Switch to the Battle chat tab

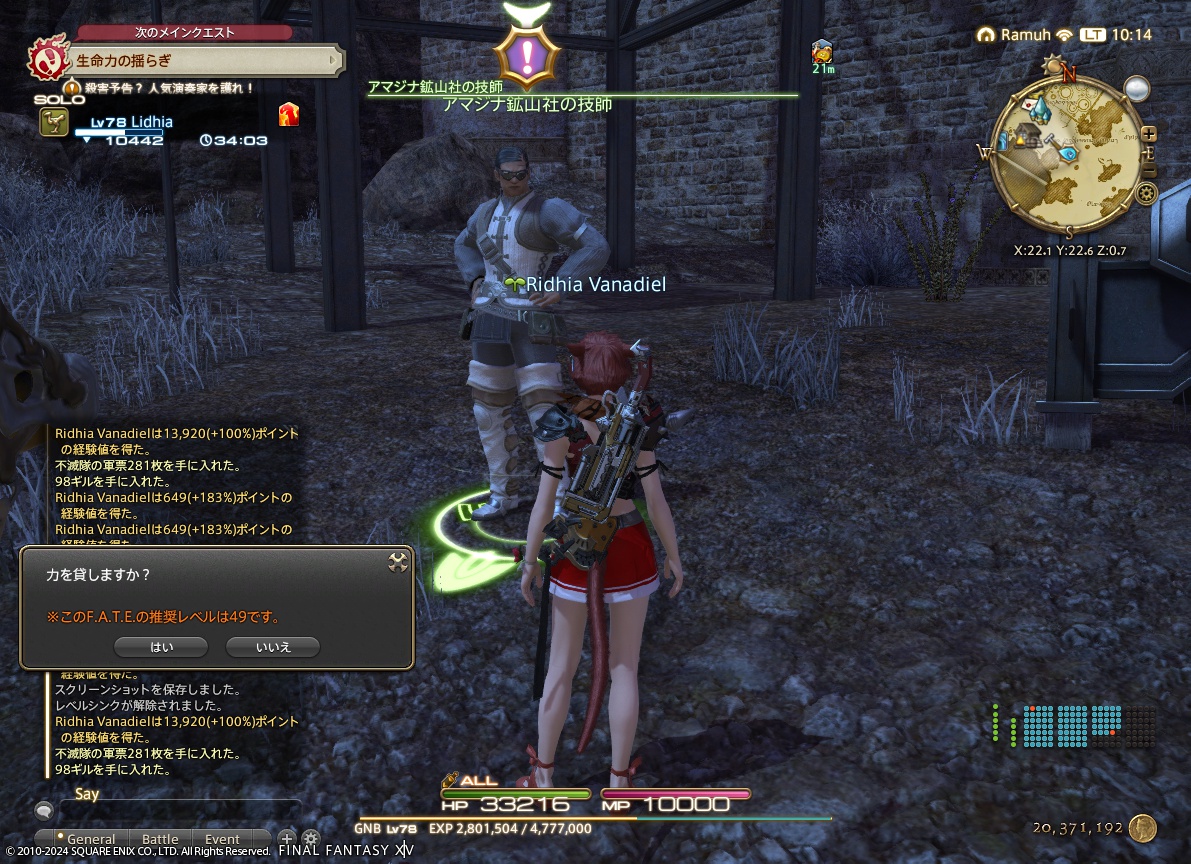coord(160,839)
